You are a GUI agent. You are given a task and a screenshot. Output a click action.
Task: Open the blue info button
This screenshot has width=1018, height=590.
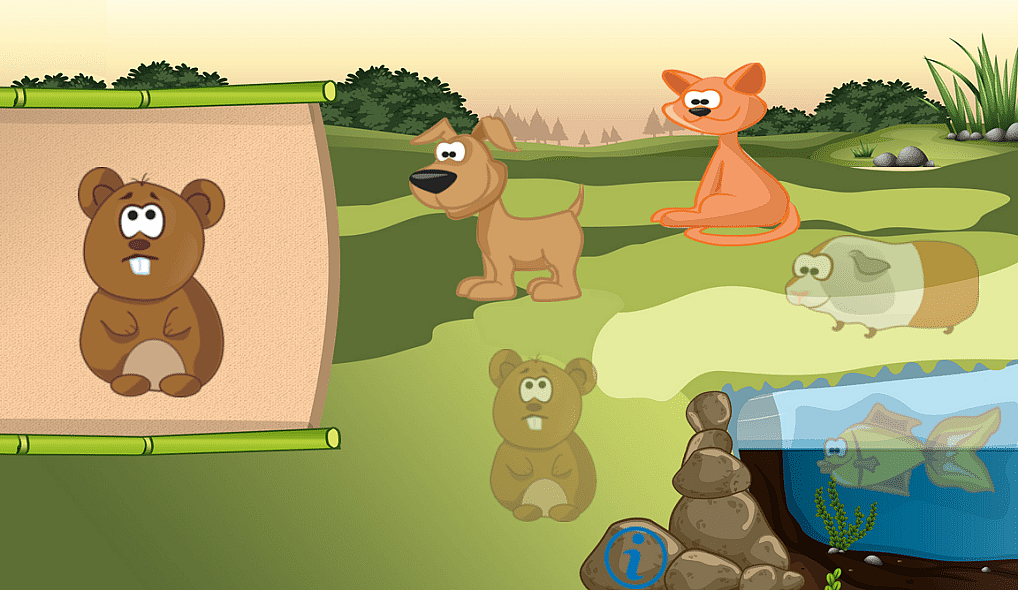(x=635, y=558)
